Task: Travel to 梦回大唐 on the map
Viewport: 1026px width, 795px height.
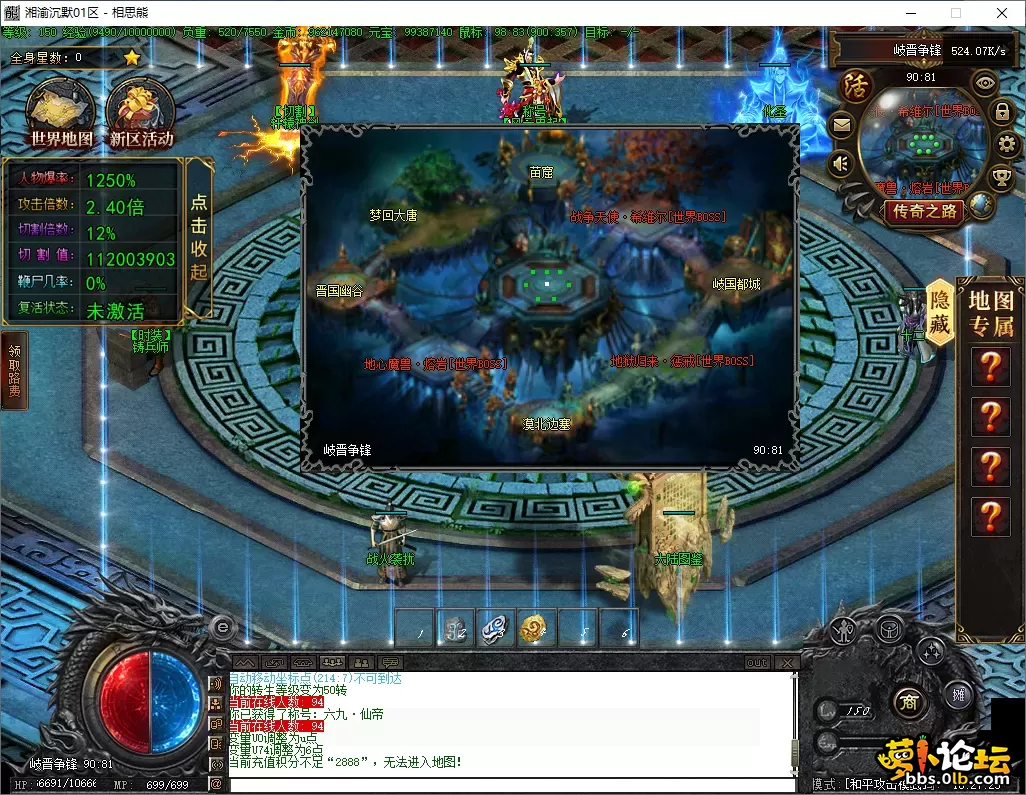Action: tap(393, 215)
